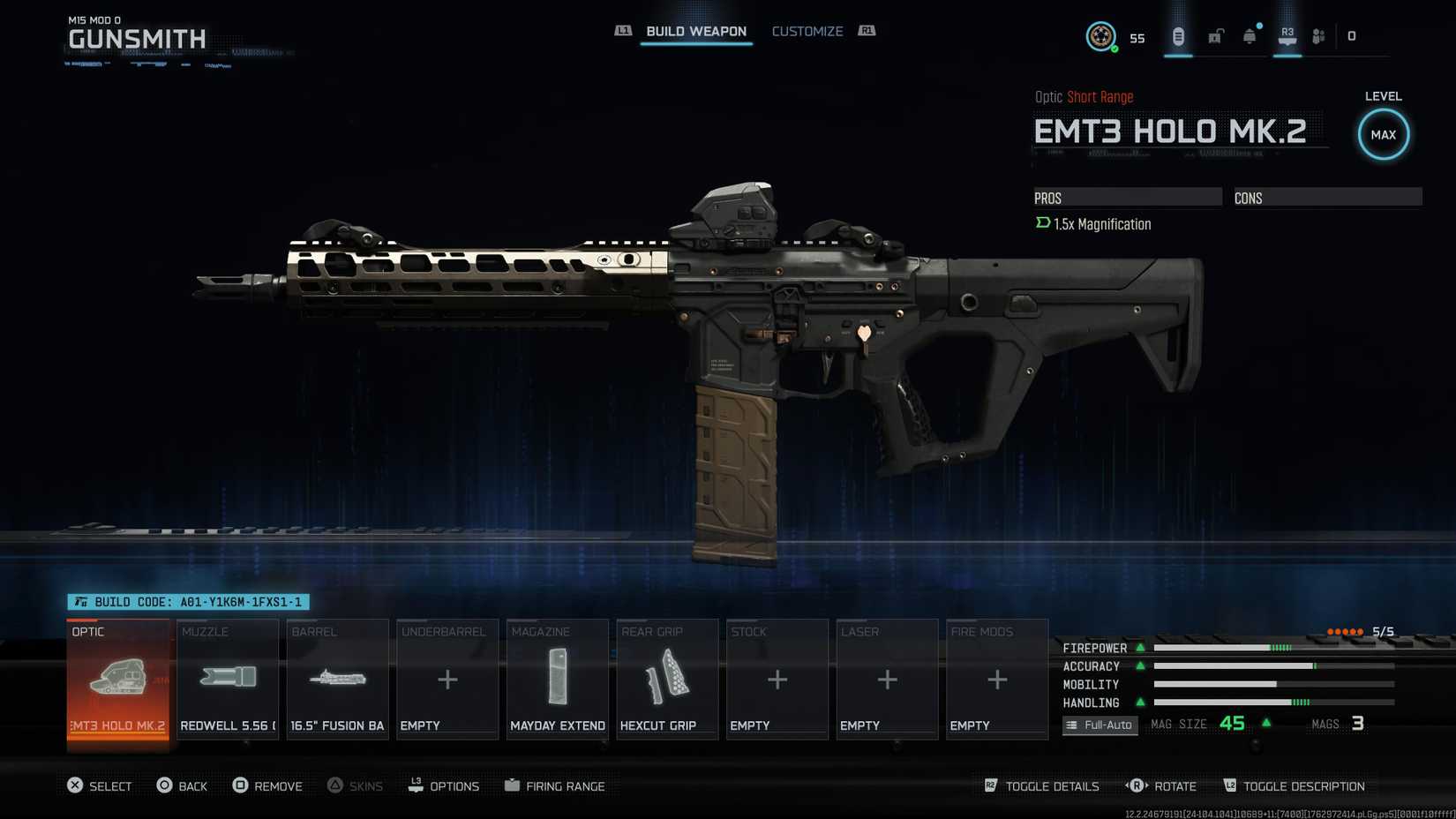The image size is (1456, 819).
Task: Open the Options prompt
Action: pos(444,785)
